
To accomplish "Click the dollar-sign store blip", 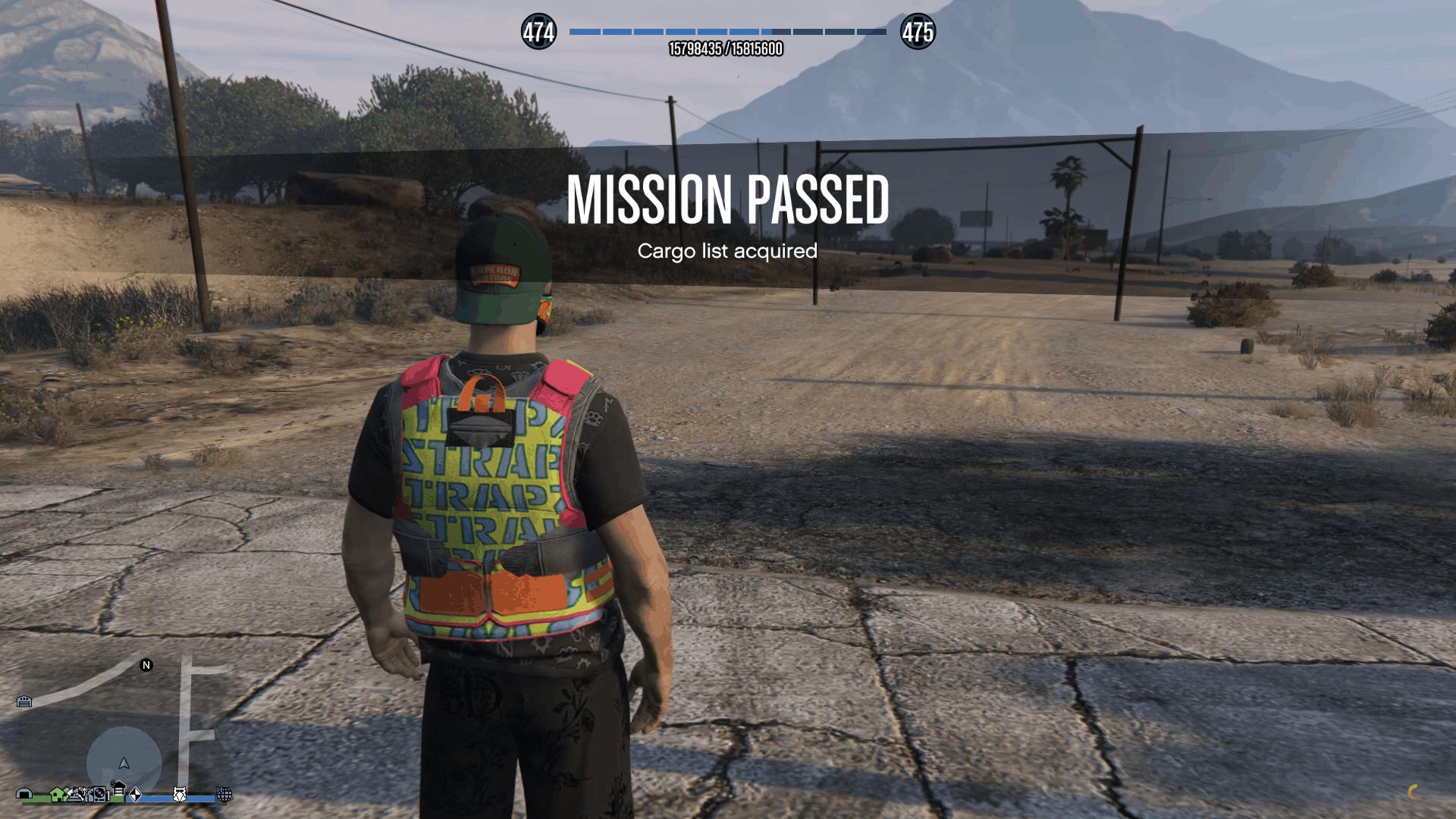I will click(118, 791).
